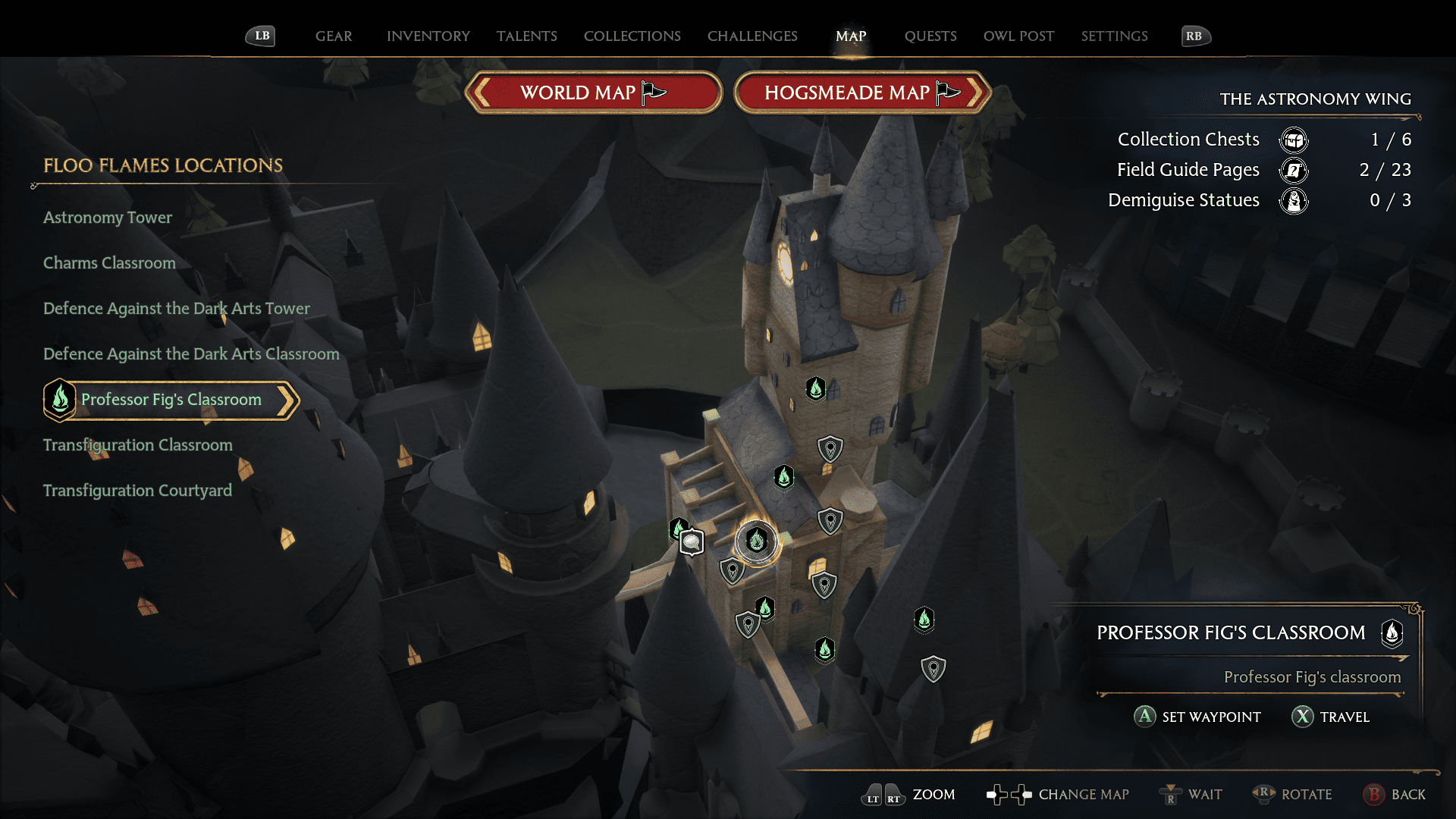Click the speech bubble quest marker on the map

click(x=692, y=543)
